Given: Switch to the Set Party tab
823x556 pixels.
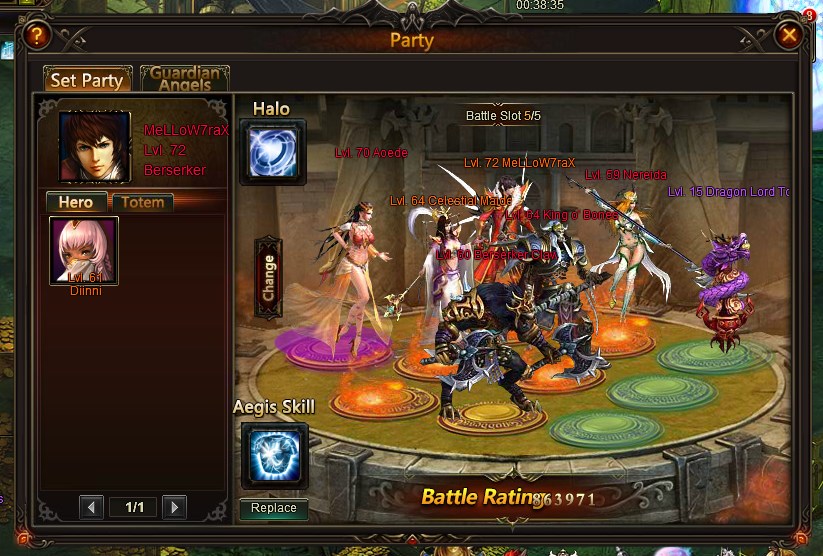Looking at the screenshot, I should click(x=87, y=80).
